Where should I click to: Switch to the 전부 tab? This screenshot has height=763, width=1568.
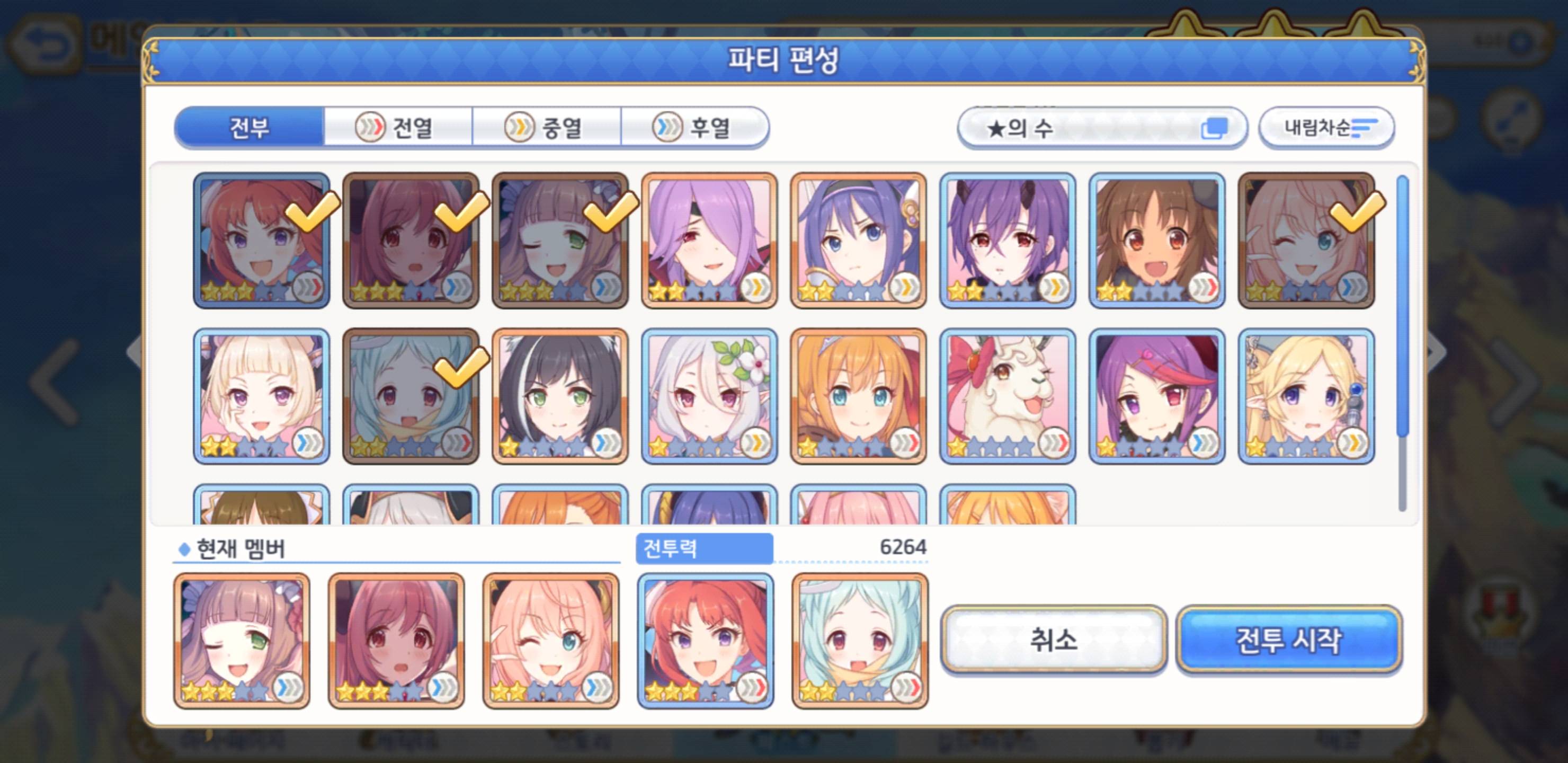click(x=249, y=127)
